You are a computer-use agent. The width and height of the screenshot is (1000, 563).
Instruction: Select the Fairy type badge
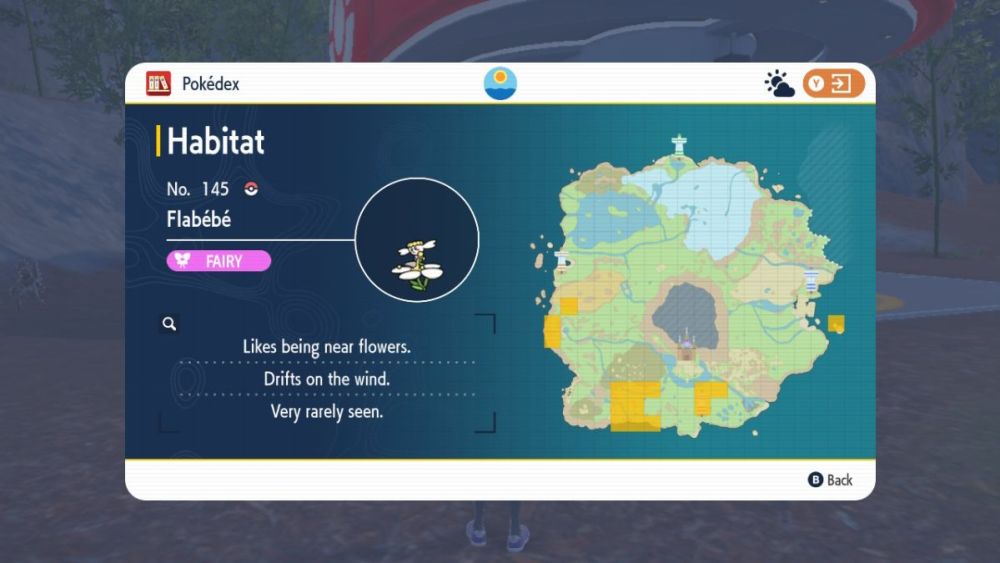(218, 261)
